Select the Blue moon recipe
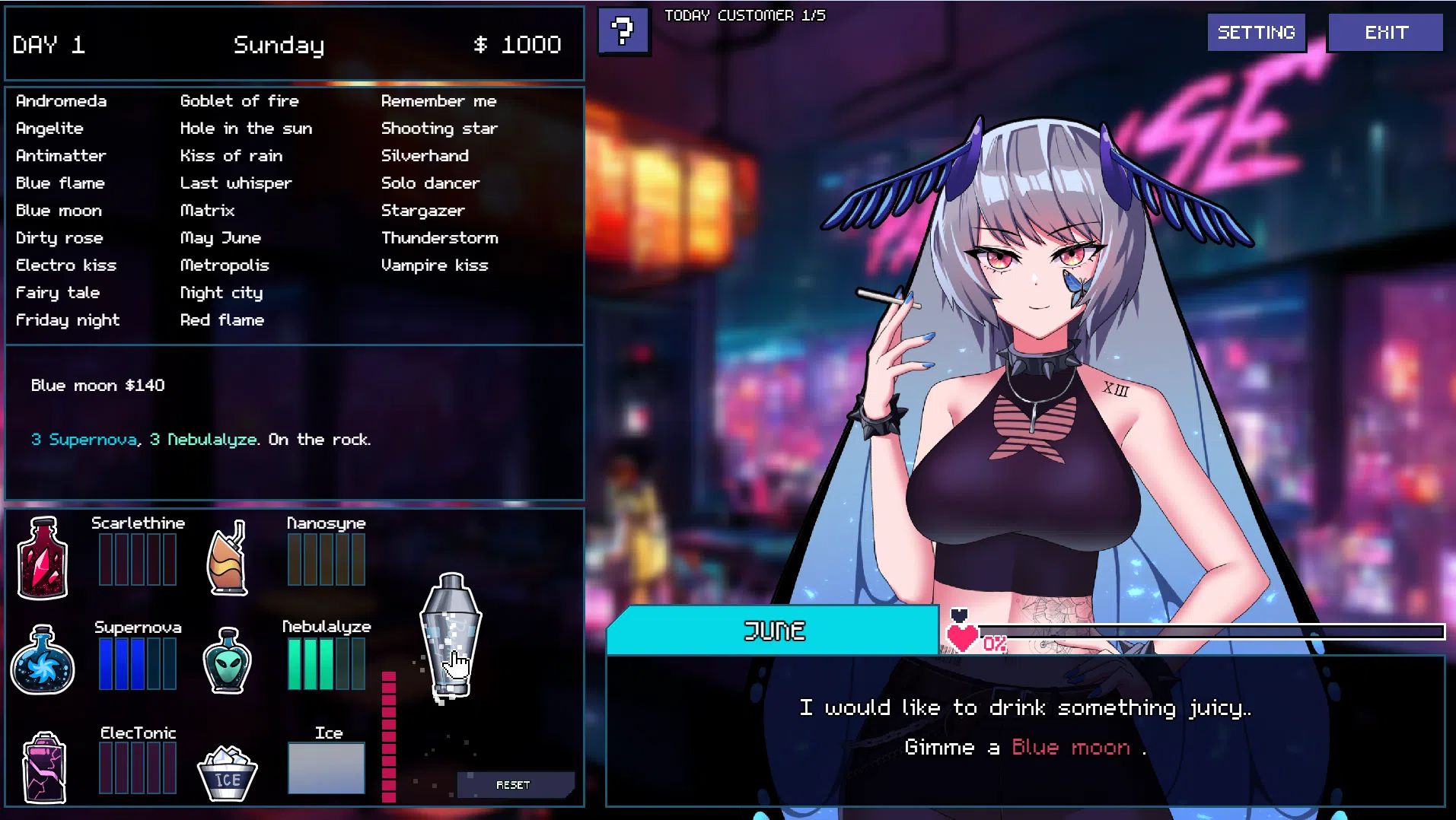 (59, 210)
